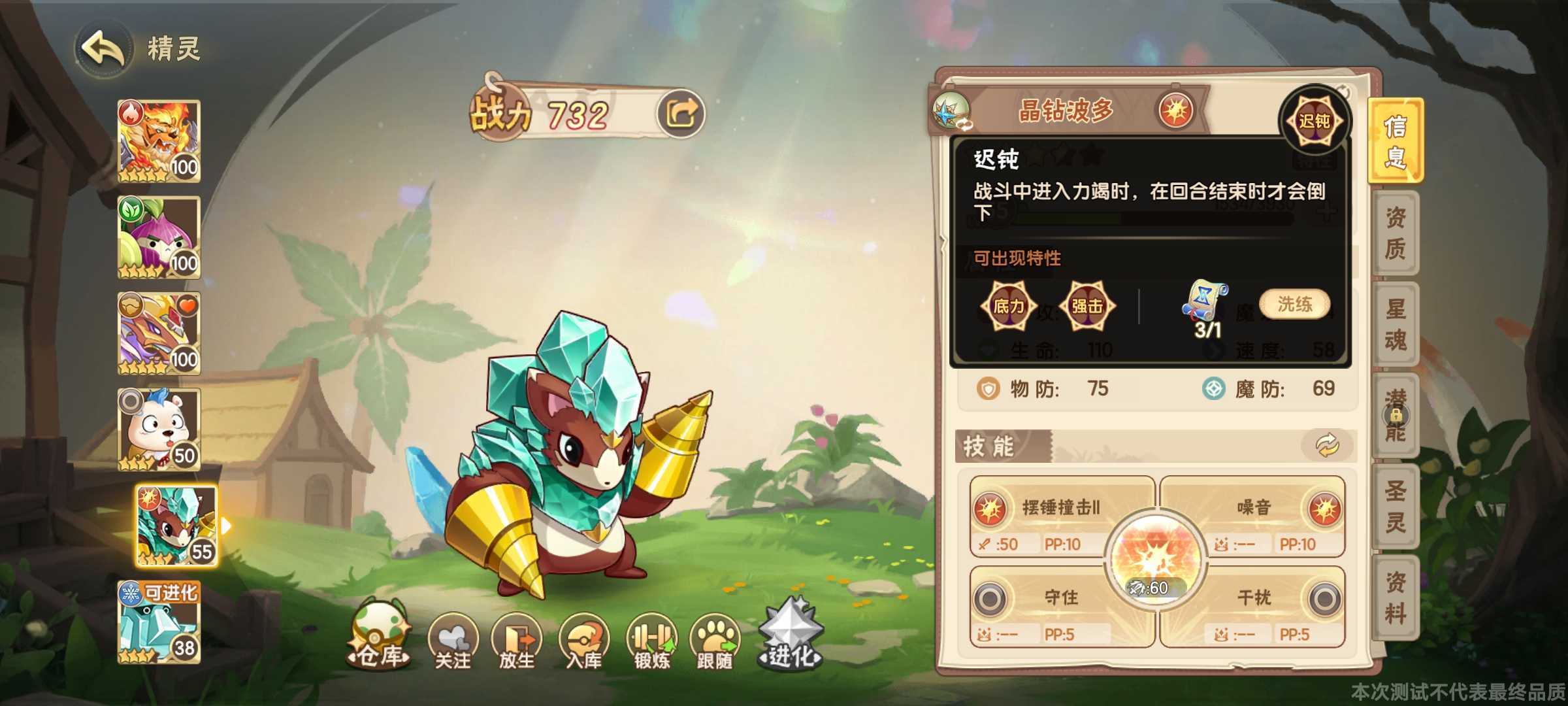The image size is (1568, 706).
Task: Select the 锻炼 training icon
Action: [651, 637]
